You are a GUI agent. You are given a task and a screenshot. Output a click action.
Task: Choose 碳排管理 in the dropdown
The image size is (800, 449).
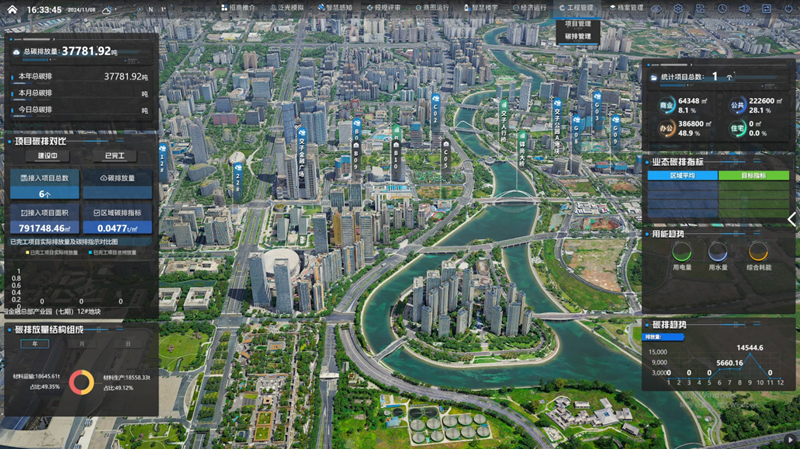tap(577, 37)
